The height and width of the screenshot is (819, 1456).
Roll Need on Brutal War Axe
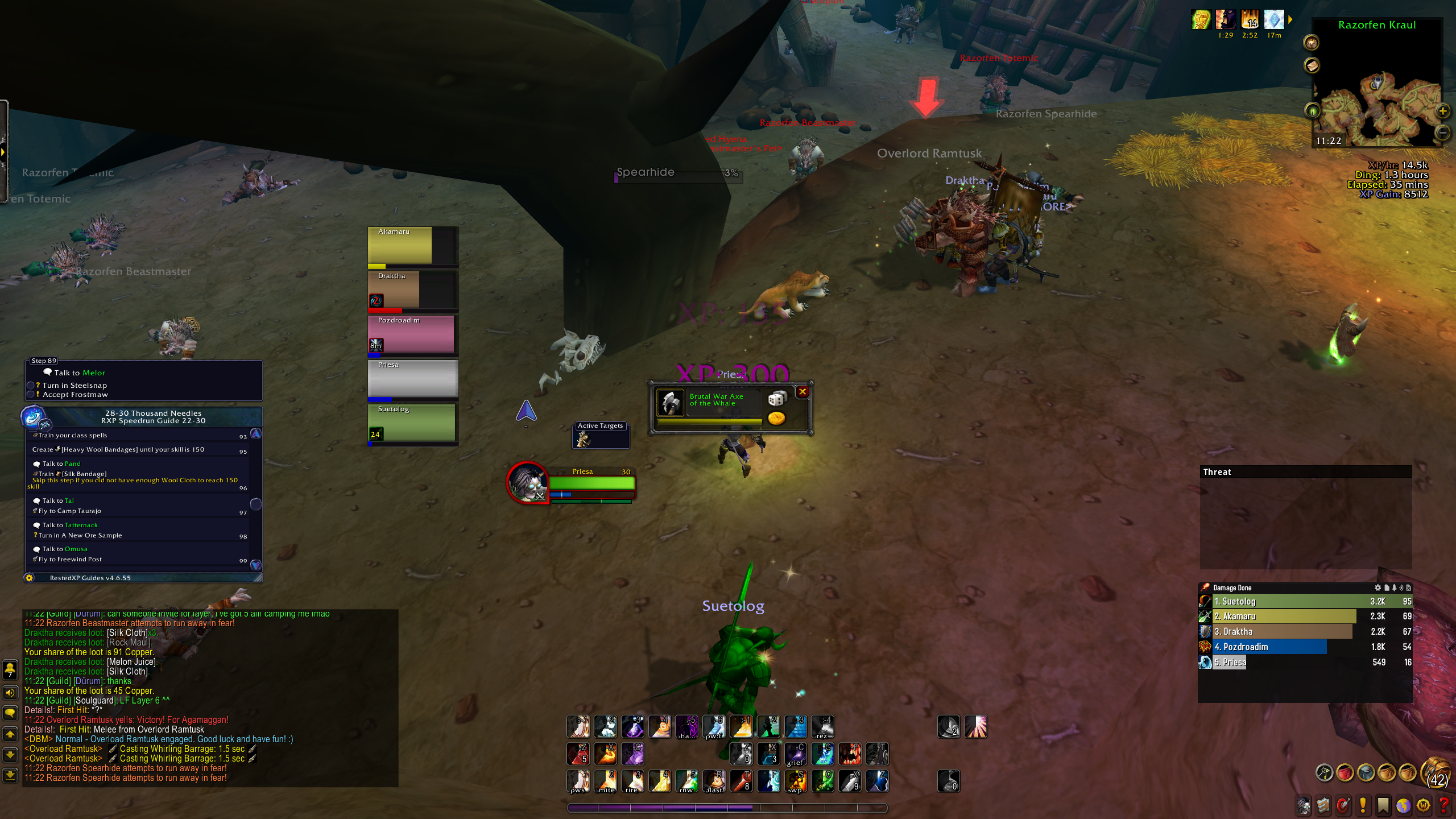pos(777,398)
